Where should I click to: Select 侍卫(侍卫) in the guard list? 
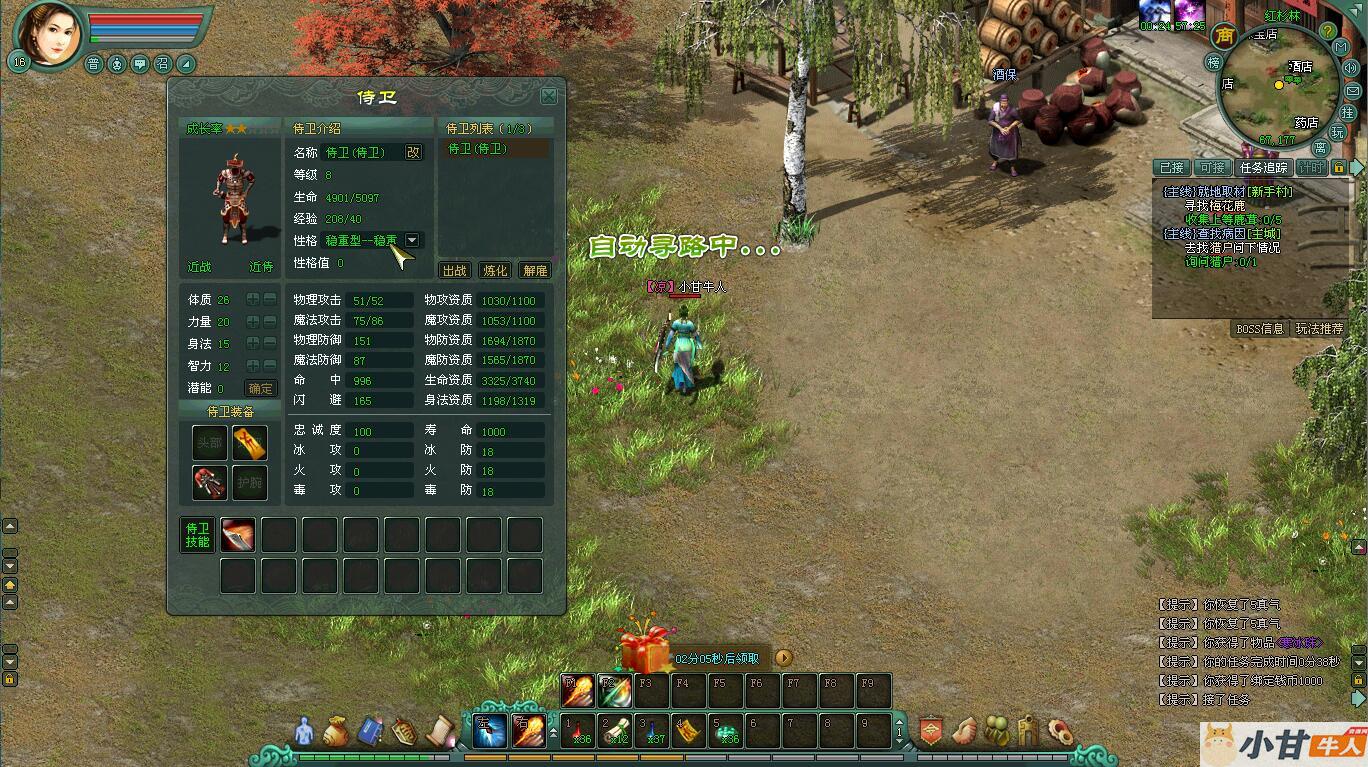click(x=478, y=149)
